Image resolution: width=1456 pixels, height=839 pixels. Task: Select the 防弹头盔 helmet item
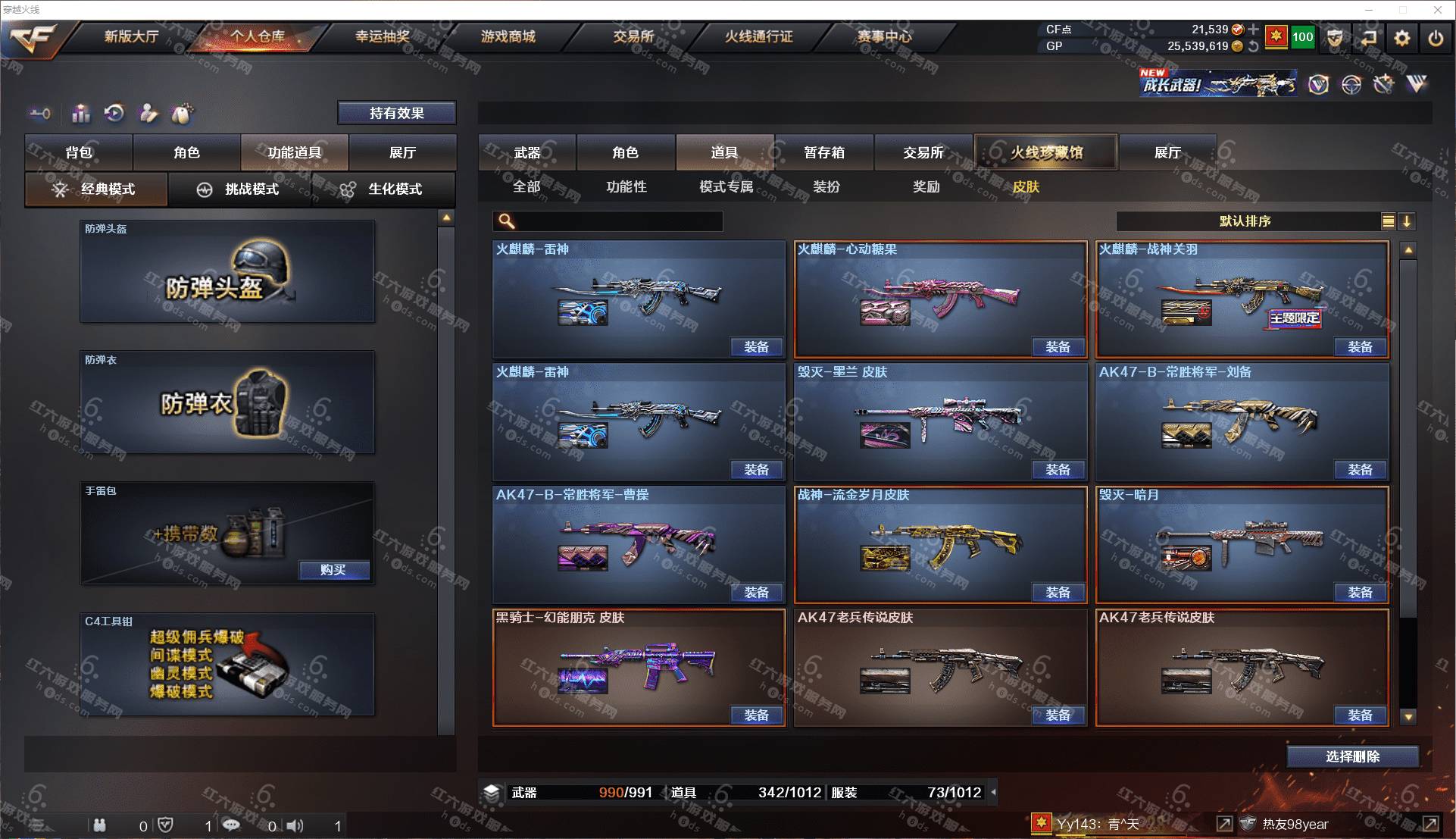[x=227, y=272]
